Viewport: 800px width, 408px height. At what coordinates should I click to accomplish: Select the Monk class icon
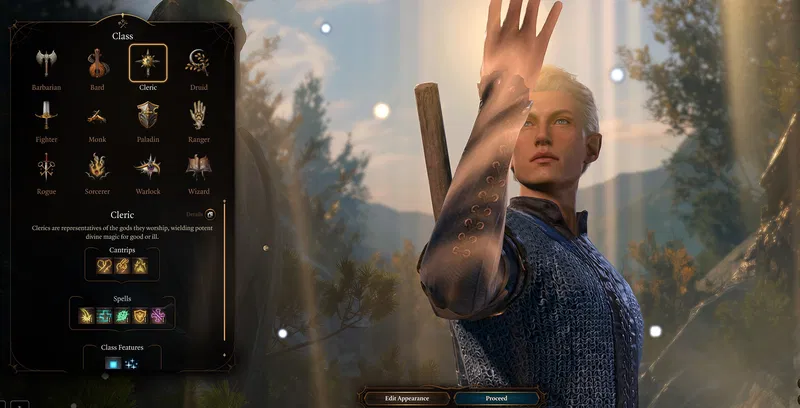click(x=96, y=116)
